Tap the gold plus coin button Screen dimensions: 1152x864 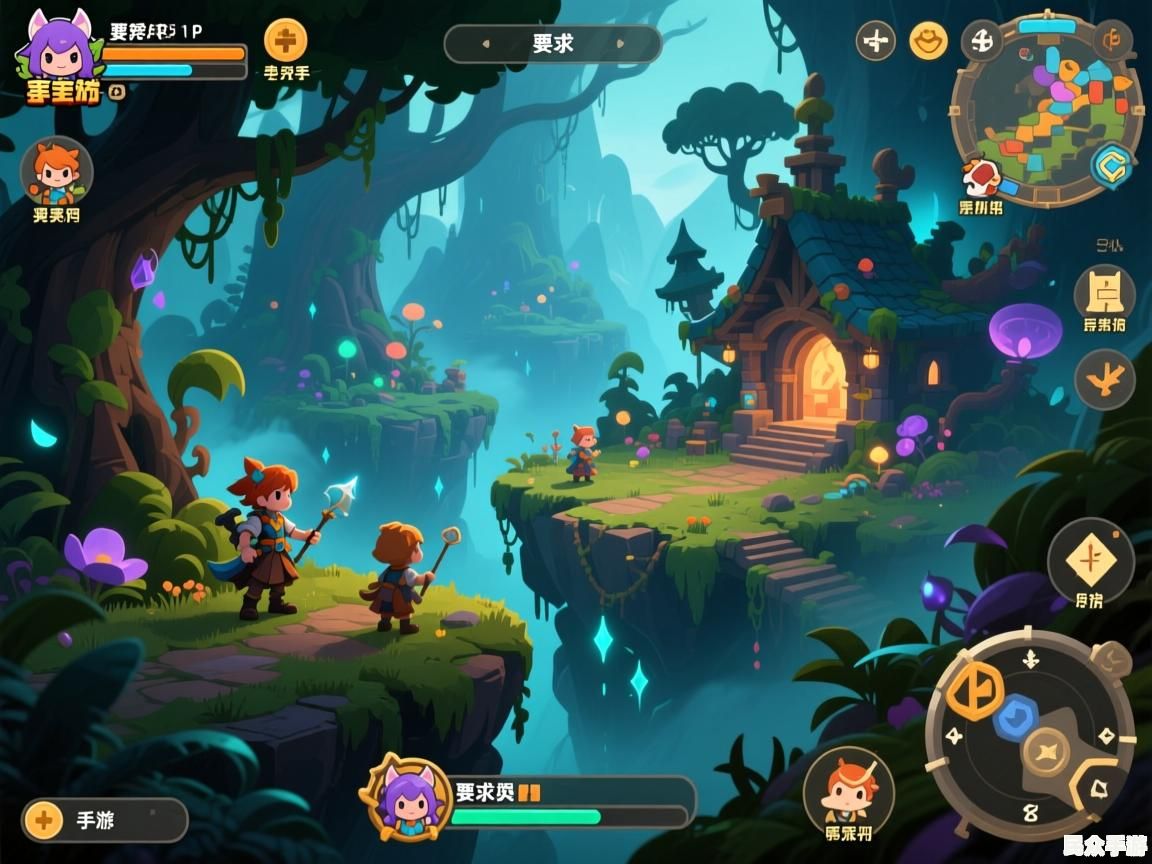pos(286,41)
